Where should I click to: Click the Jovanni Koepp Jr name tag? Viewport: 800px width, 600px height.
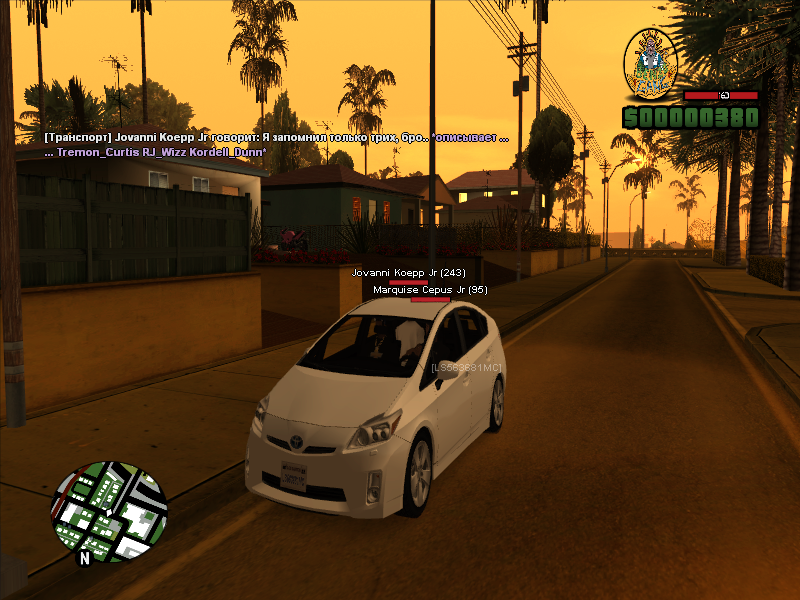408,272
